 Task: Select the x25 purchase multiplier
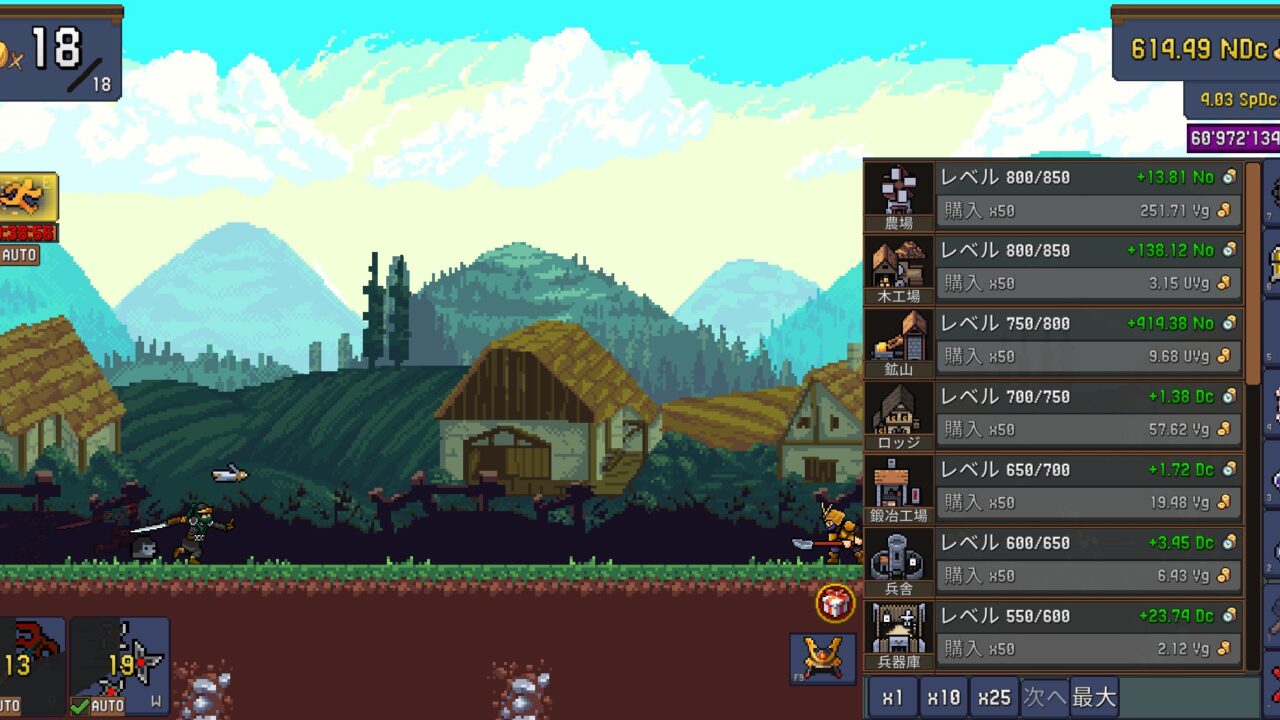tap(994, 697)
